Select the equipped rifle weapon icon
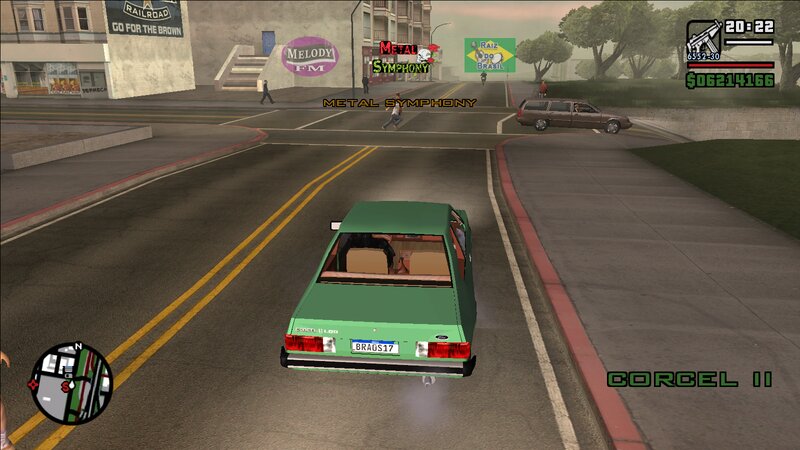Viewport: 800px width, 450px height. point(703,40)
